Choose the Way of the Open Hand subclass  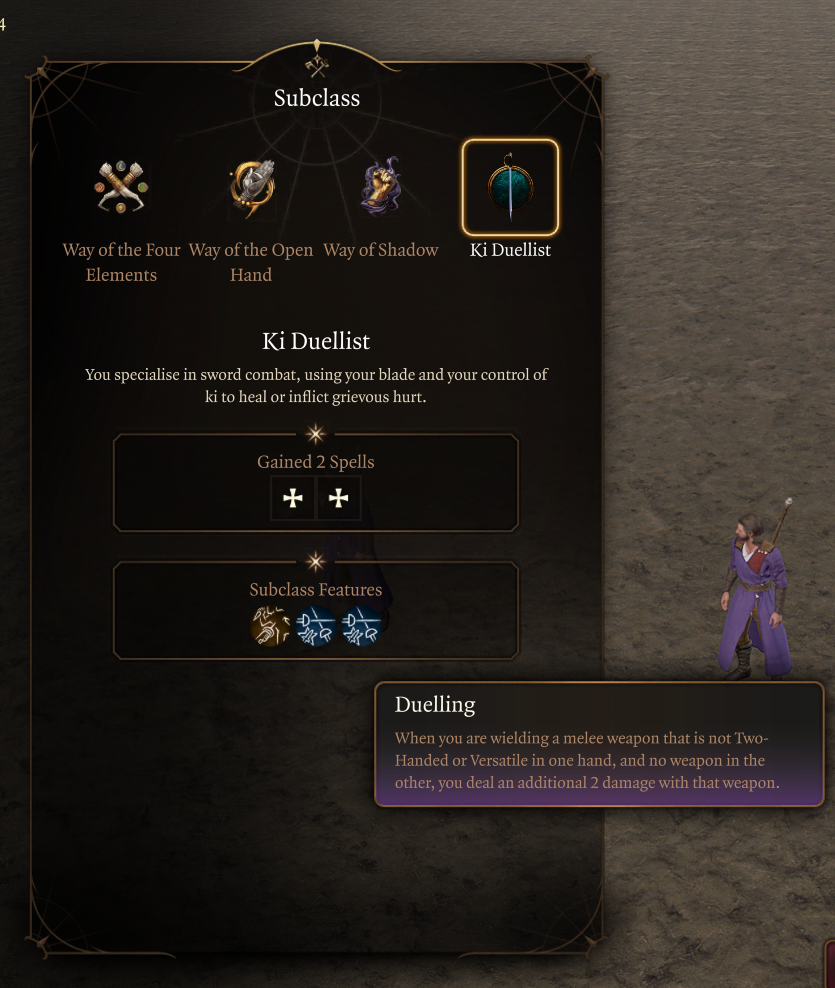(251, 187)
